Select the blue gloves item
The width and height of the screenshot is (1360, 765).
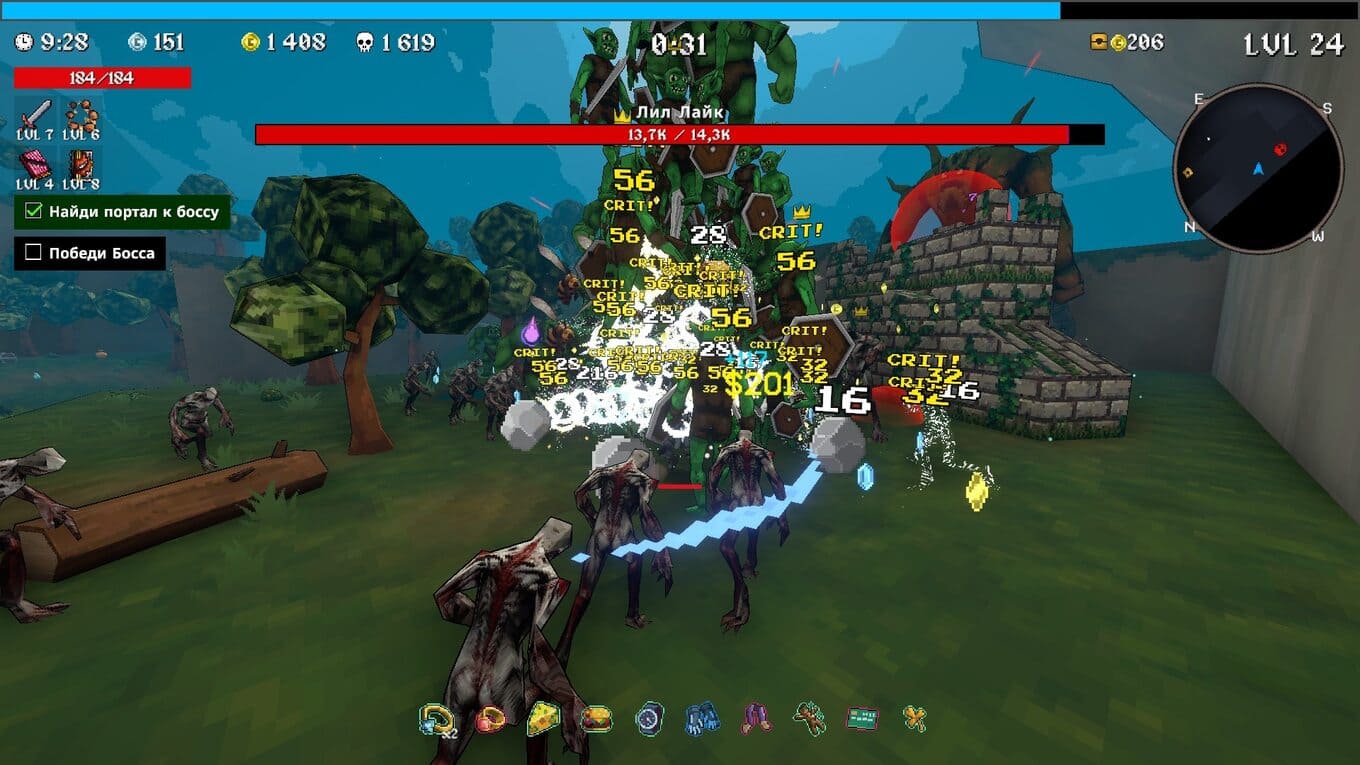702,718
